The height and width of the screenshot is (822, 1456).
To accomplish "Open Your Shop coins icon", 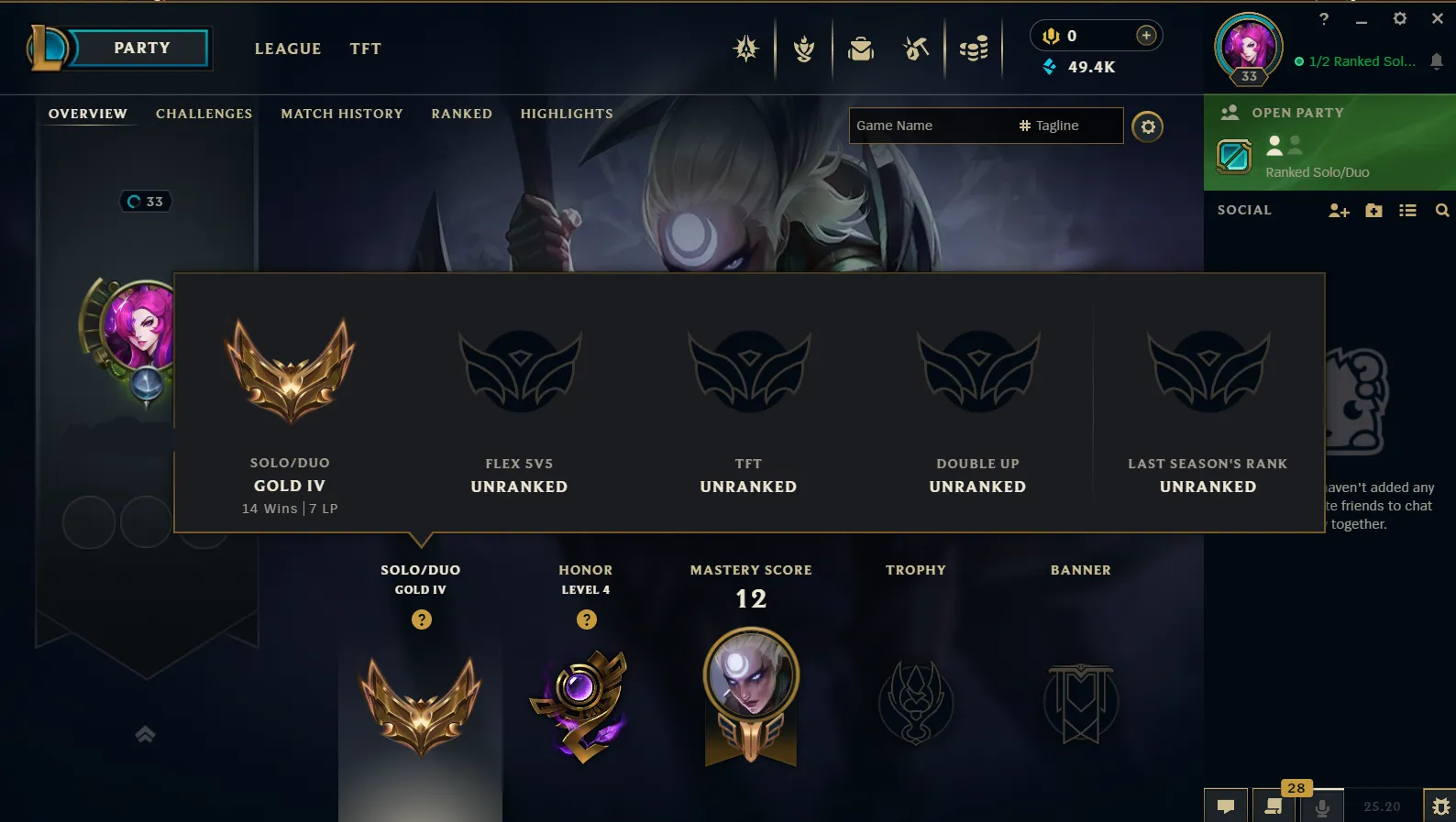I will click(x=974, y=49).
